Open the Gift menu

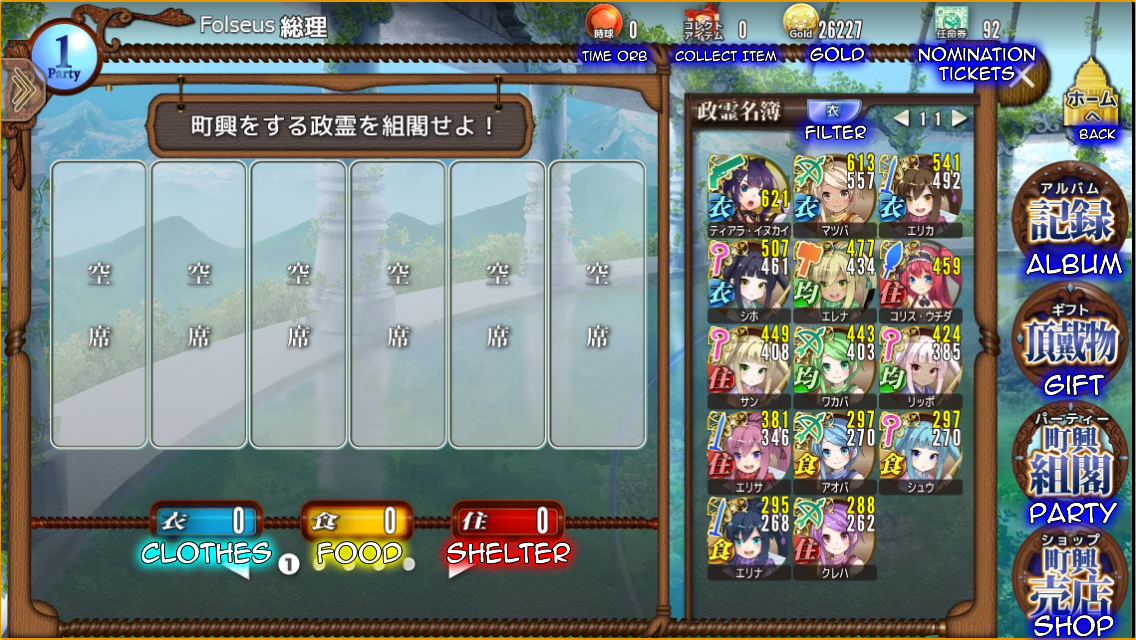[x=1071, y=340]
